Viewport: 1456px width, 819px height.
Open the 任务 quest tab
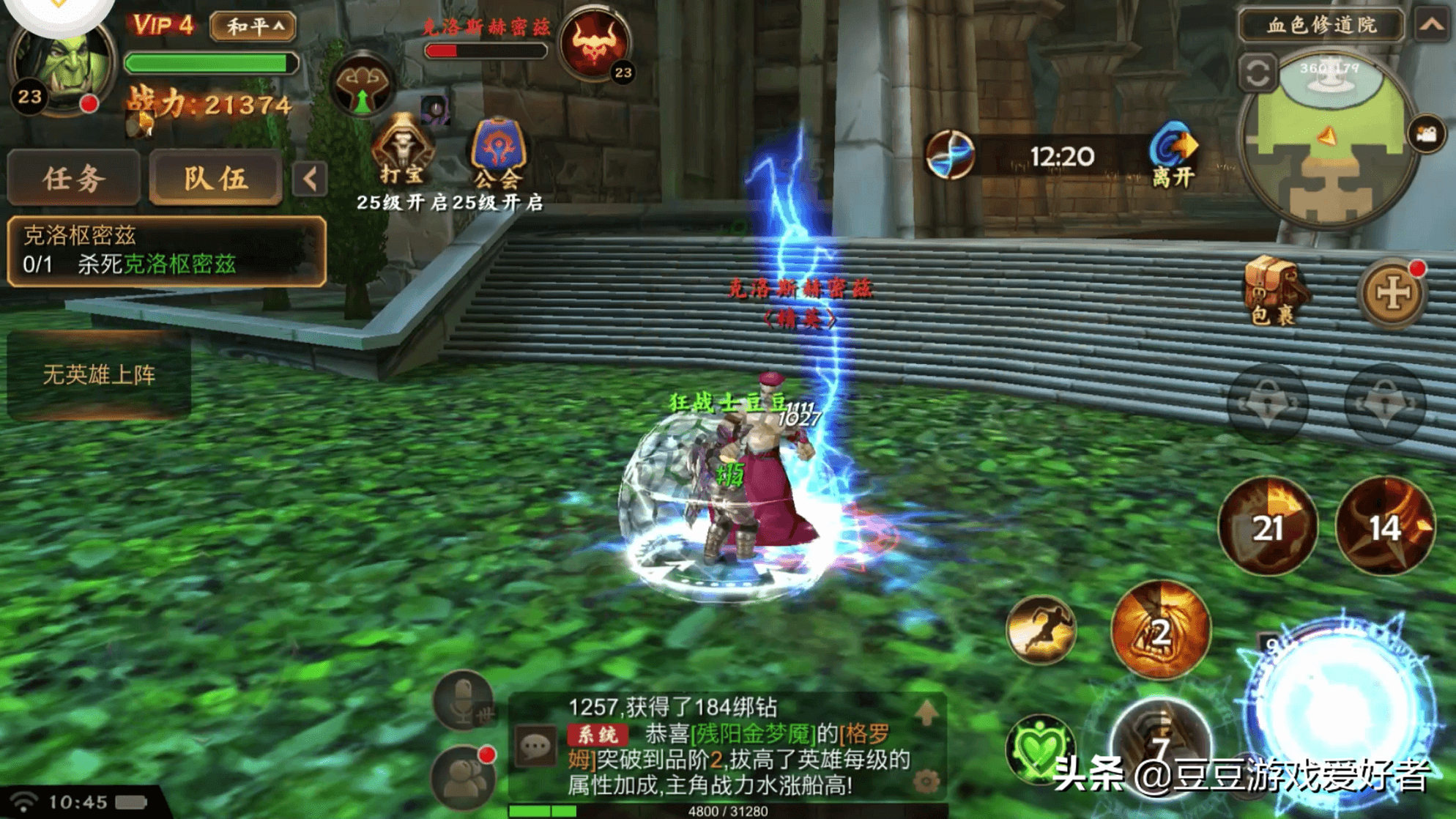[73, 178]
